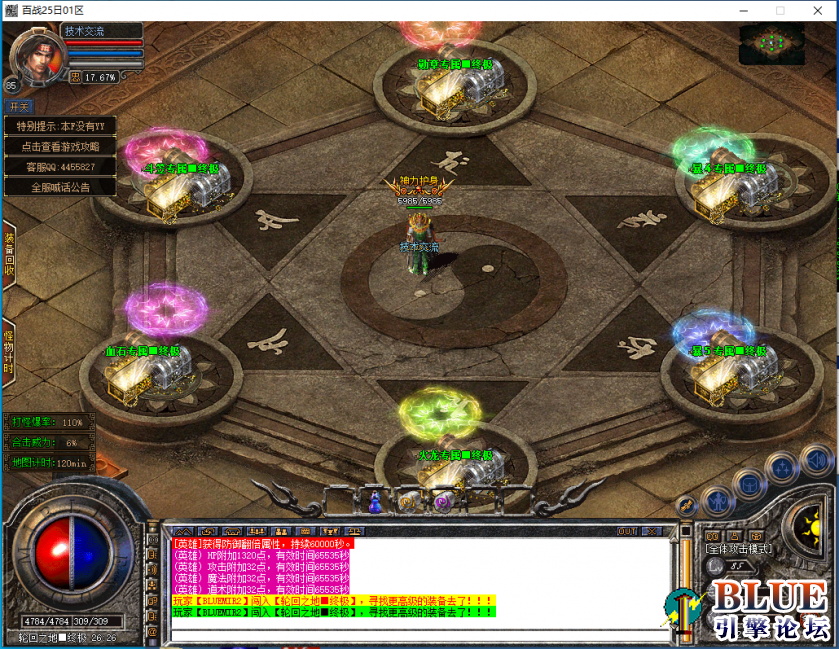Screen dimensions: 839x649
Task: Select the 全服喊话公告 announcement button
Action: click(60, 187)
